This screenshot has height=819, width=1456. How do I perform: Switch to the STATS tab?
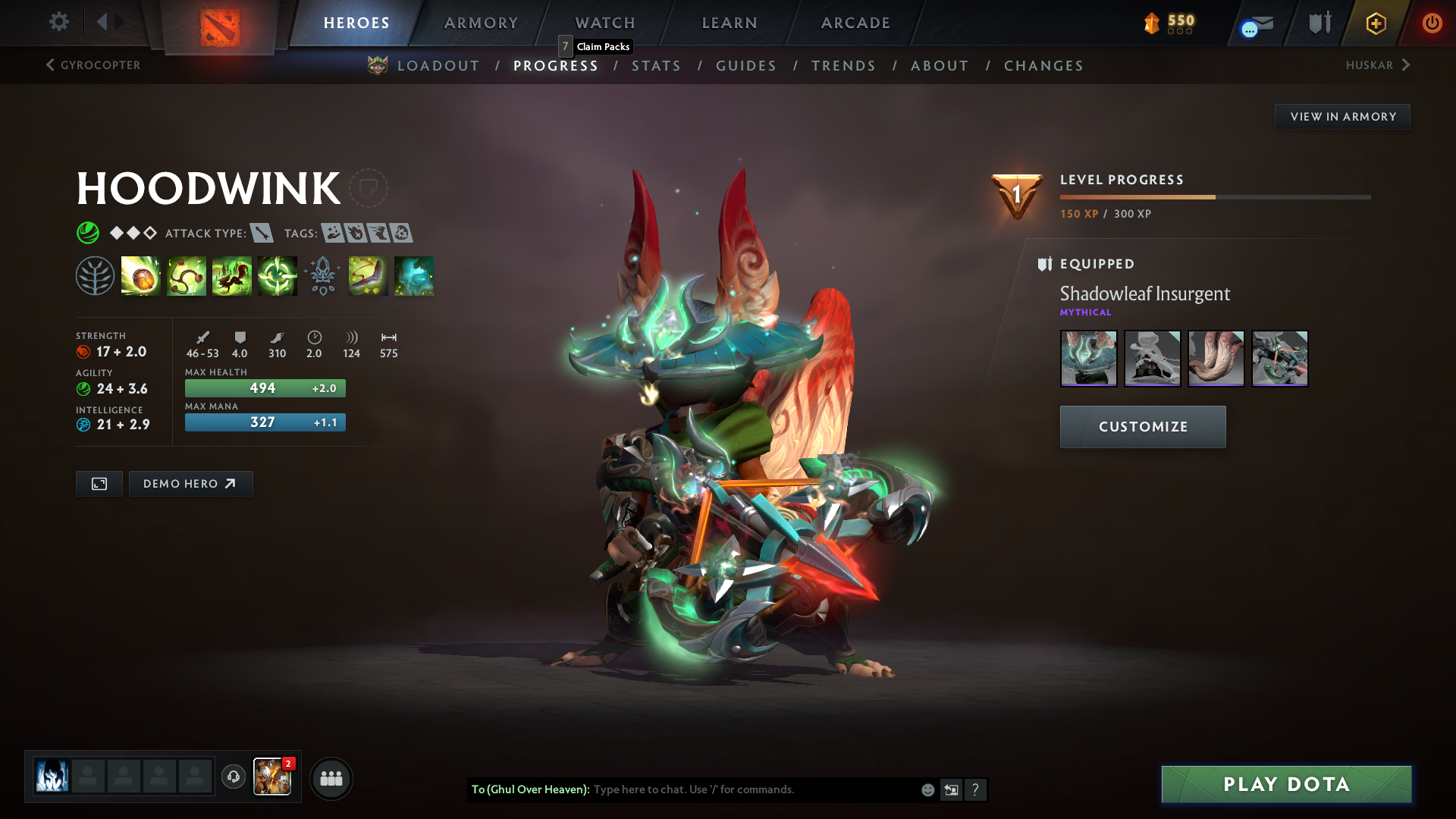pos(657,66)
